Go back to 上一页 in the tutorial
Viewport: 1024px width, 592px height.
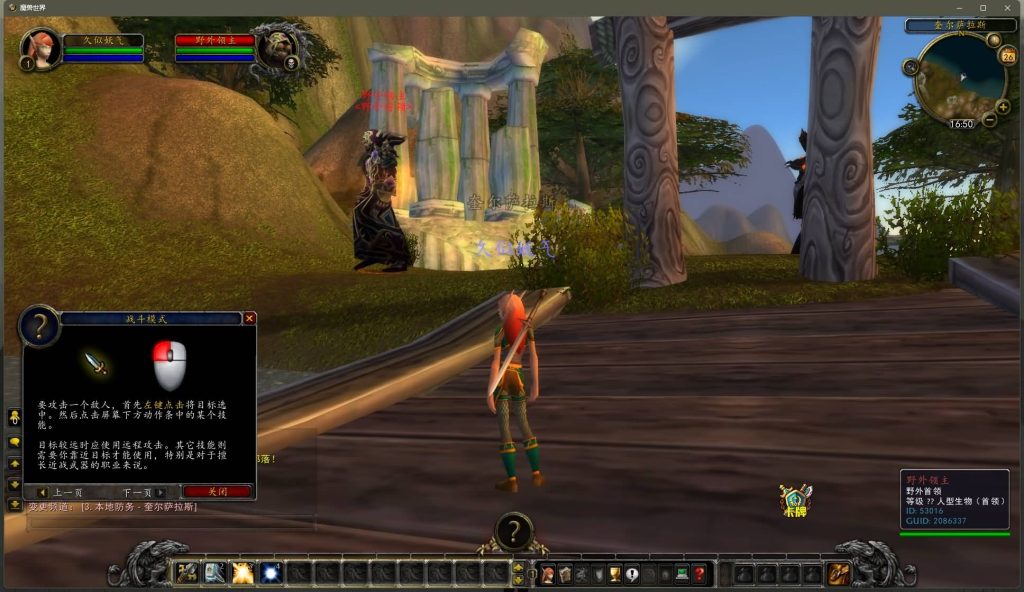(x=63, y=492)
